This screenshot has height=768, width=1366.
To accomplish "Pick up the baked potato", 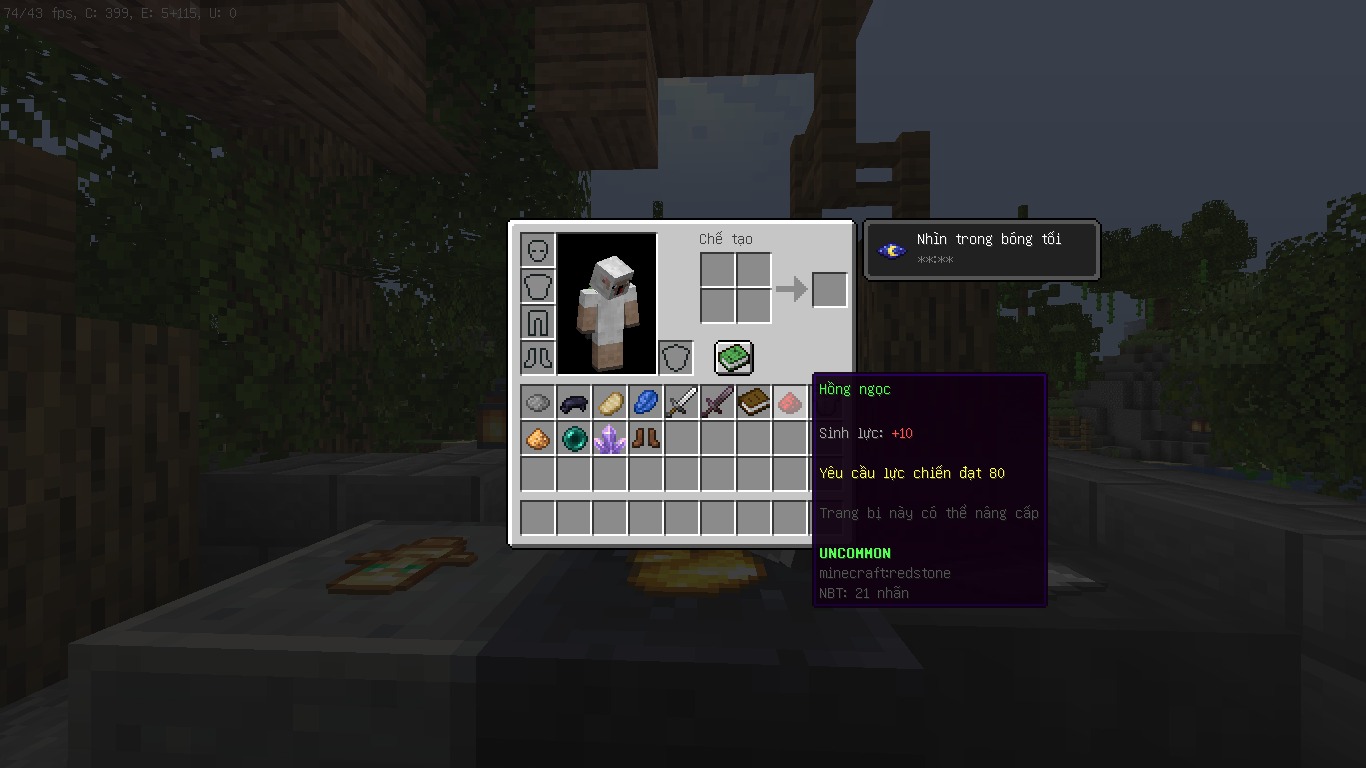I will 610,403.
